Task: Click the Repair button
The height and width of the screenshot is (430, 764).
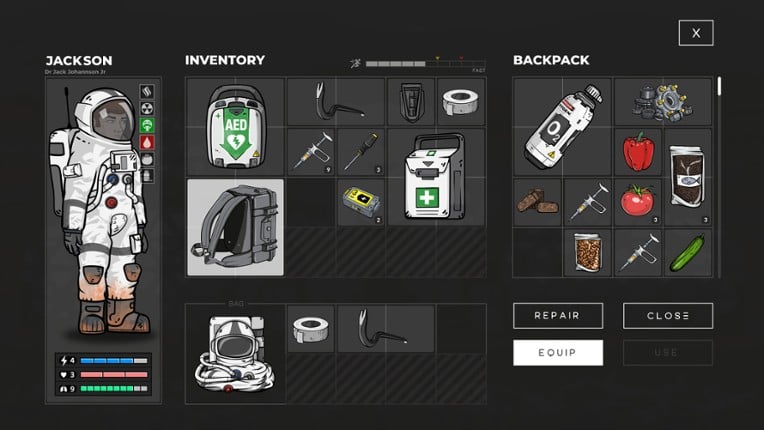Action: pyautogui.click(x=557, y=316)
